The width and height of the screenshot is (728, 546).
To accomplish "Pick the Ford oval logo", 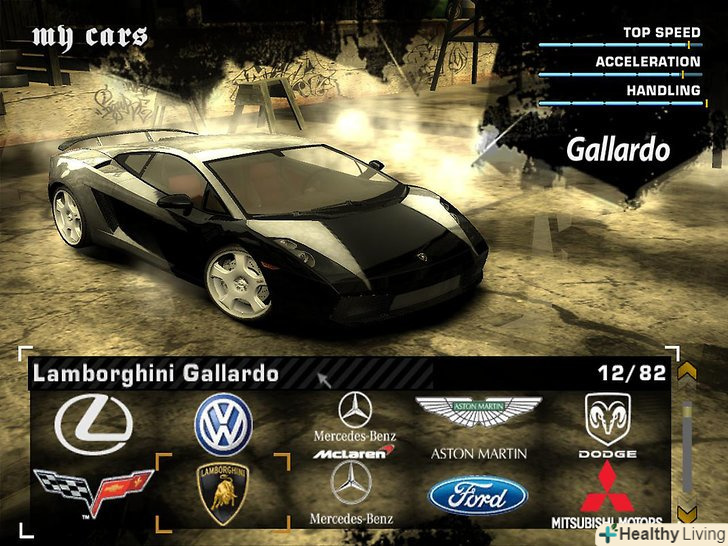I will (478, 495).
